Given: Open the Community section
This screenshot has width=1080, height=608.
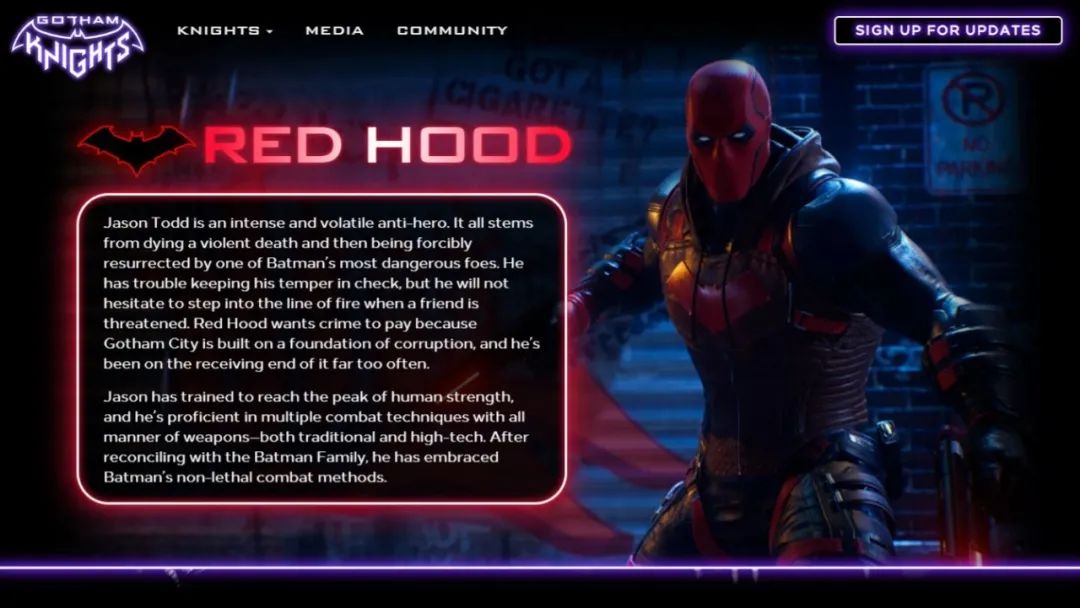Looking at the screenshot, I should pos(452,30).
